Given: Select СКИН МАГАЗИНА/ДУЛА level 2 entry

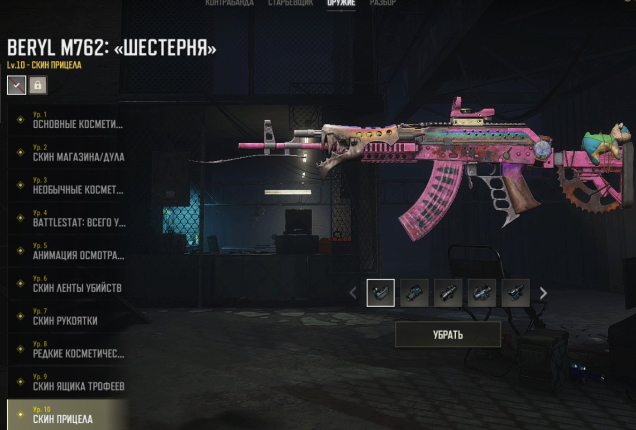Looking at the screenshot, I should point(70,153).
